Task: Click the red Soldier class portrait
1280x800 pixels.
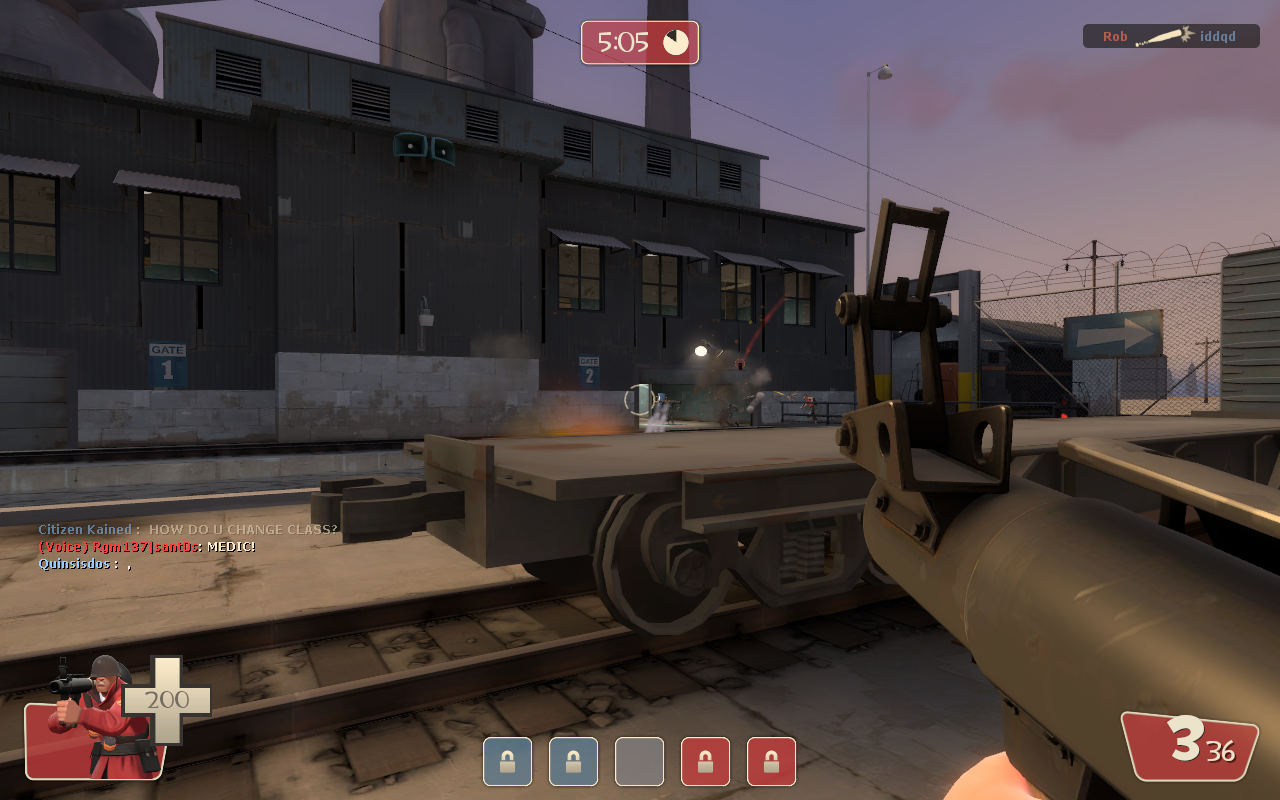Action: (95, 719)
